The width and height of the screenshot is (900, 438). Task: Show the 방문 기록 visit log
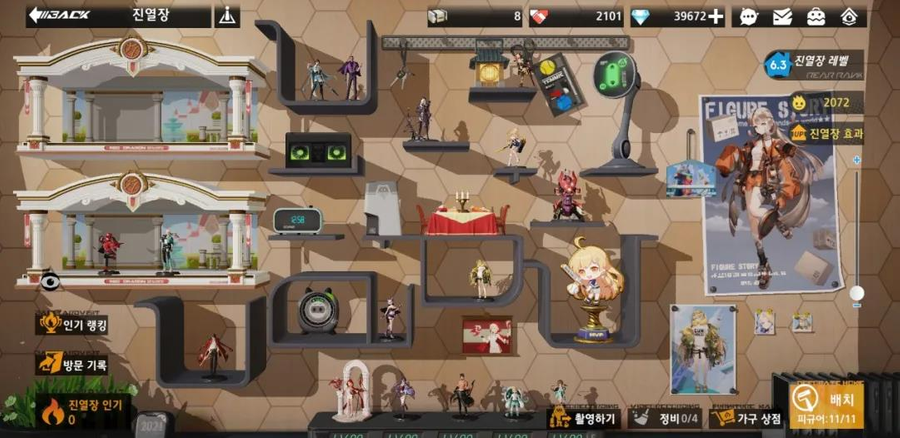click(73, 365)
